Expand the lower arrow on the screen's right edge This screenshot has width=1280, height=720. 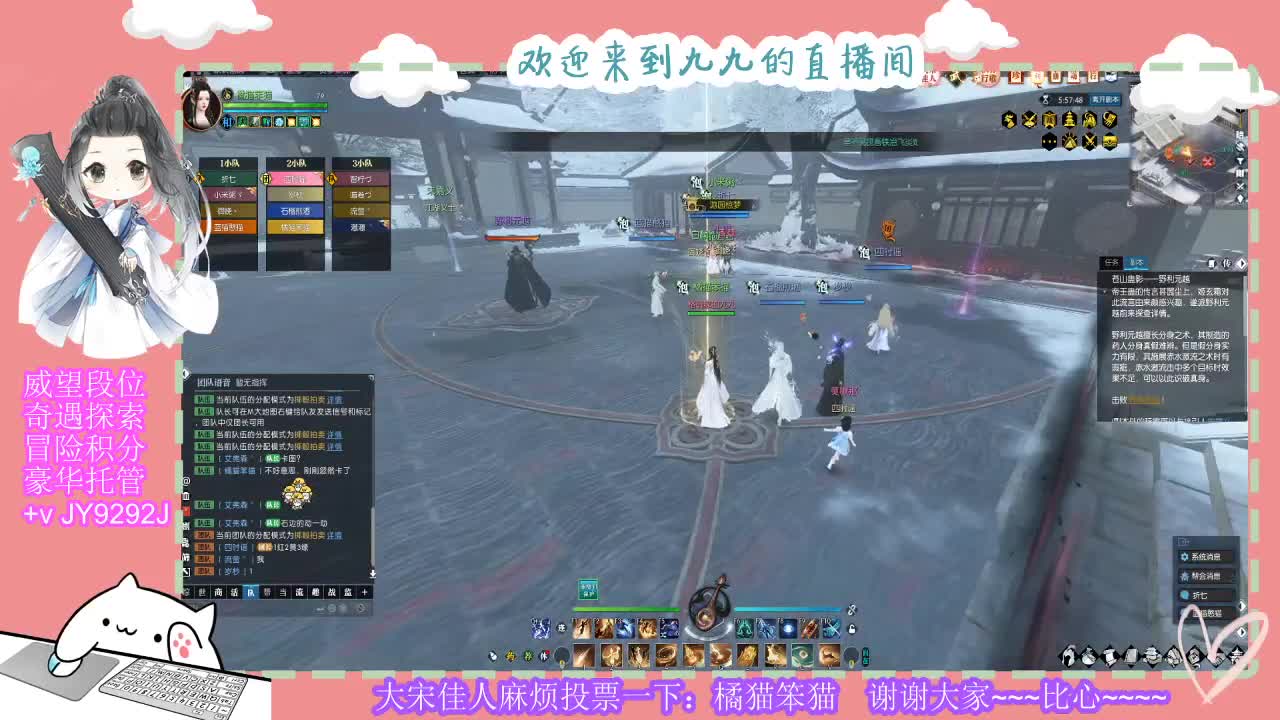point(1243,631)
